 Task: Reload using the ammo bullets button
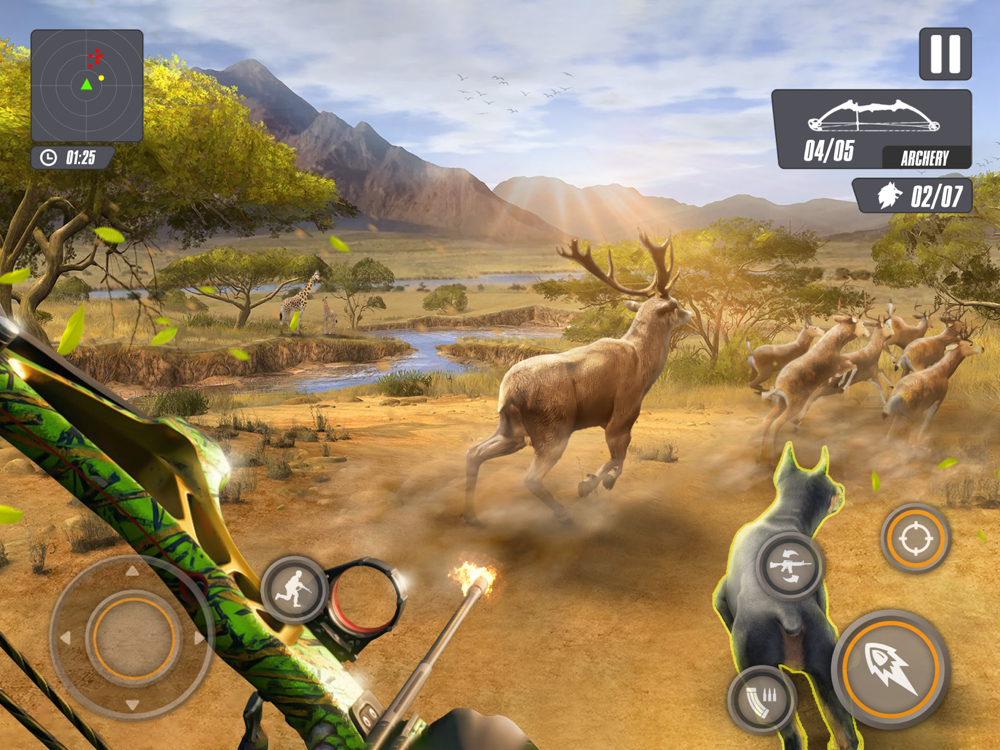click(761, 699)
